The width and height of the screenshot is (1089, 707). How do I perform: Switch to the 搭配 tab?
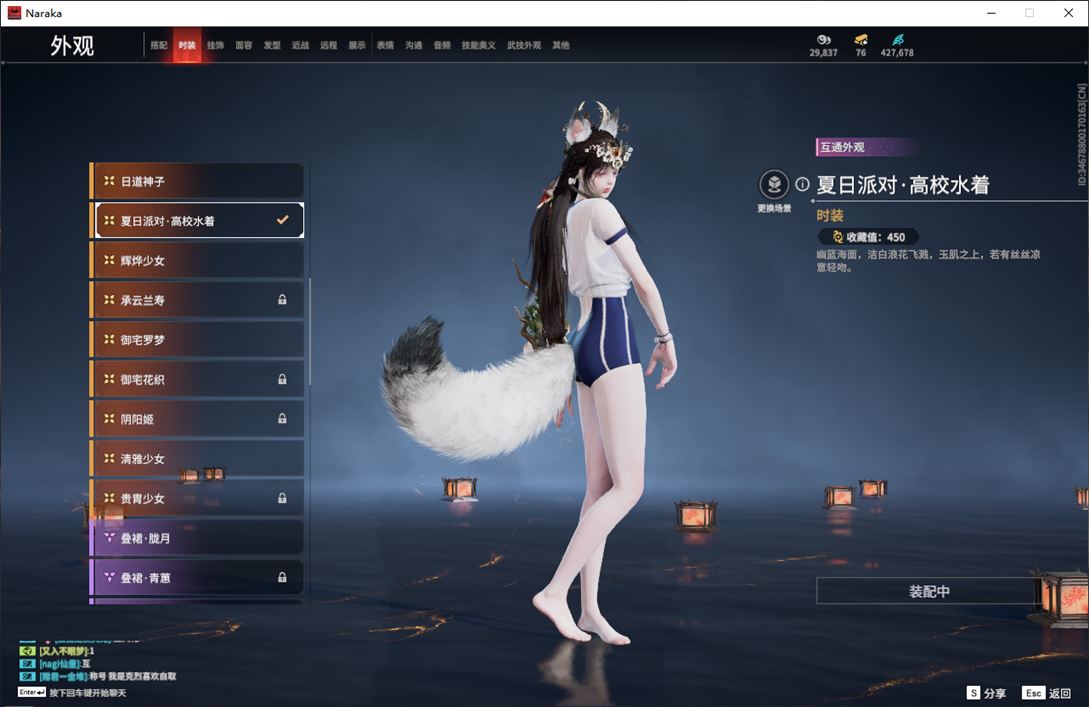[159, 46]
